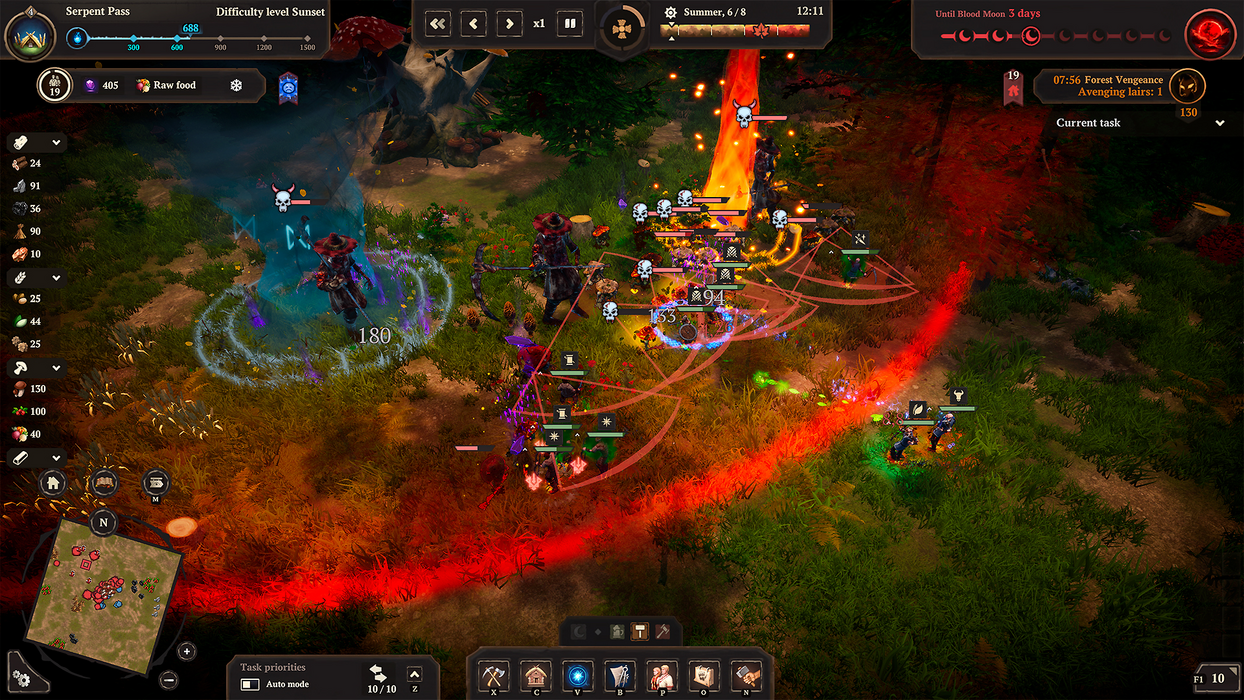Screen dimensions: 1244x700
Task: Decrease game speed with the single left arrow
Action: click(x=474, y=23)
